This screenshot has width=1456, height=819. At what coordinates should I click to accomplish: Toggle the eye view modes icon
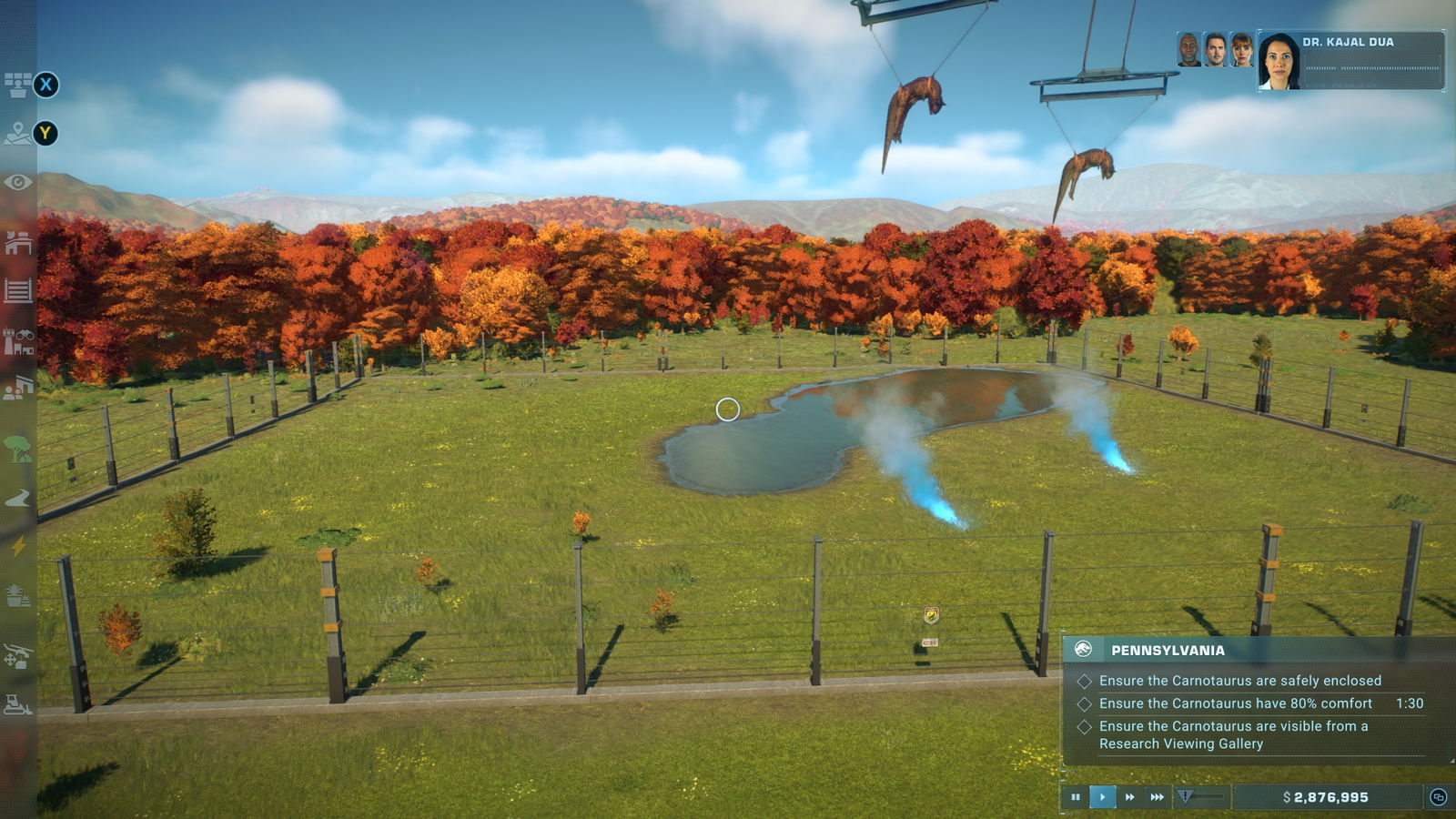pyautogui.click(x=17, y=183)
